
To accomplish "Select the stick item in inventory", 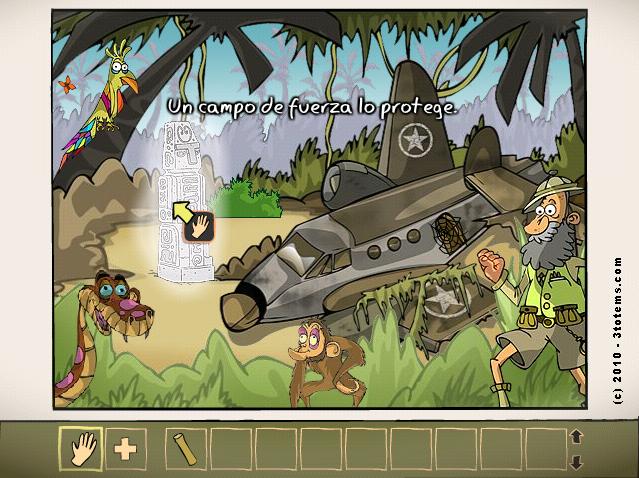I will (x=184, y=447).
